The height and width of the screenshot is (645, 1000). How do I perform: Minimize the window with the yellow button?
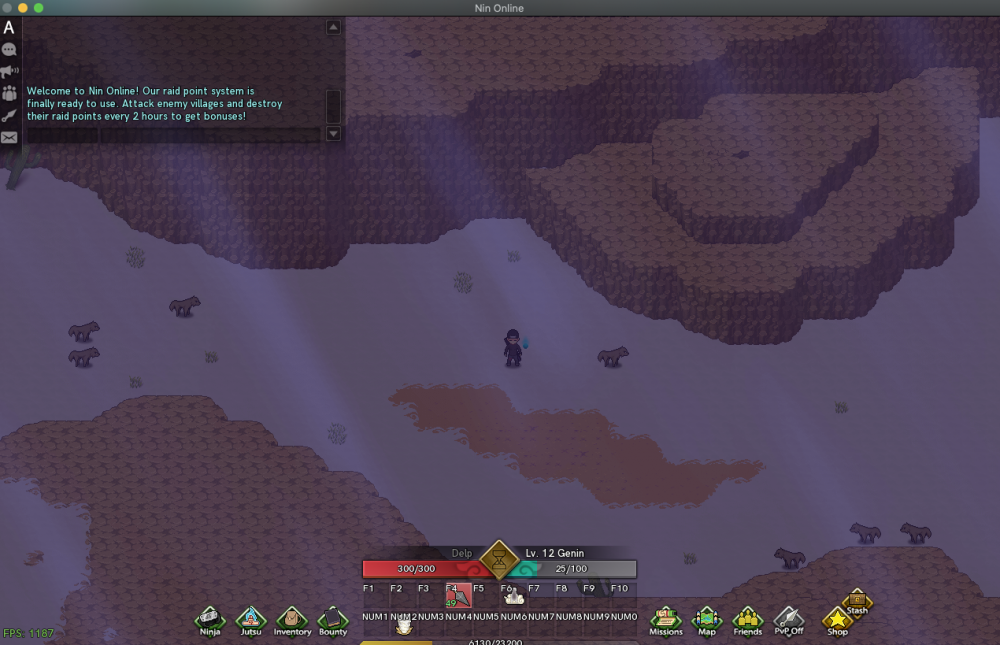[x=23, y=8]
